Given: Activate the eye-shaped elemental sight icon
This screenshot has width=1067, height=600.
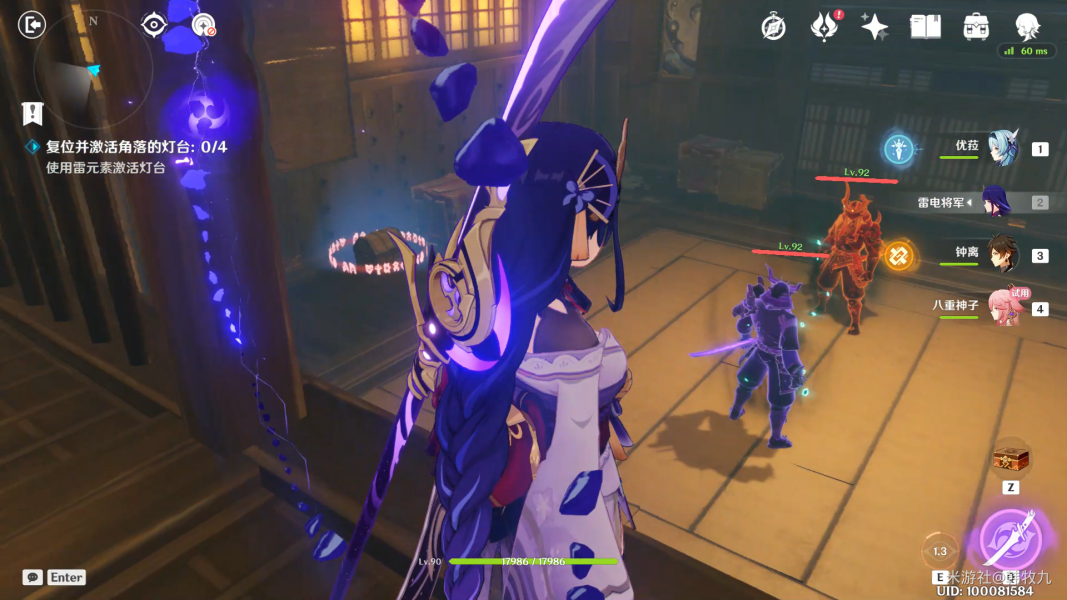Looking at the screenshot, I should pos(153,25).
